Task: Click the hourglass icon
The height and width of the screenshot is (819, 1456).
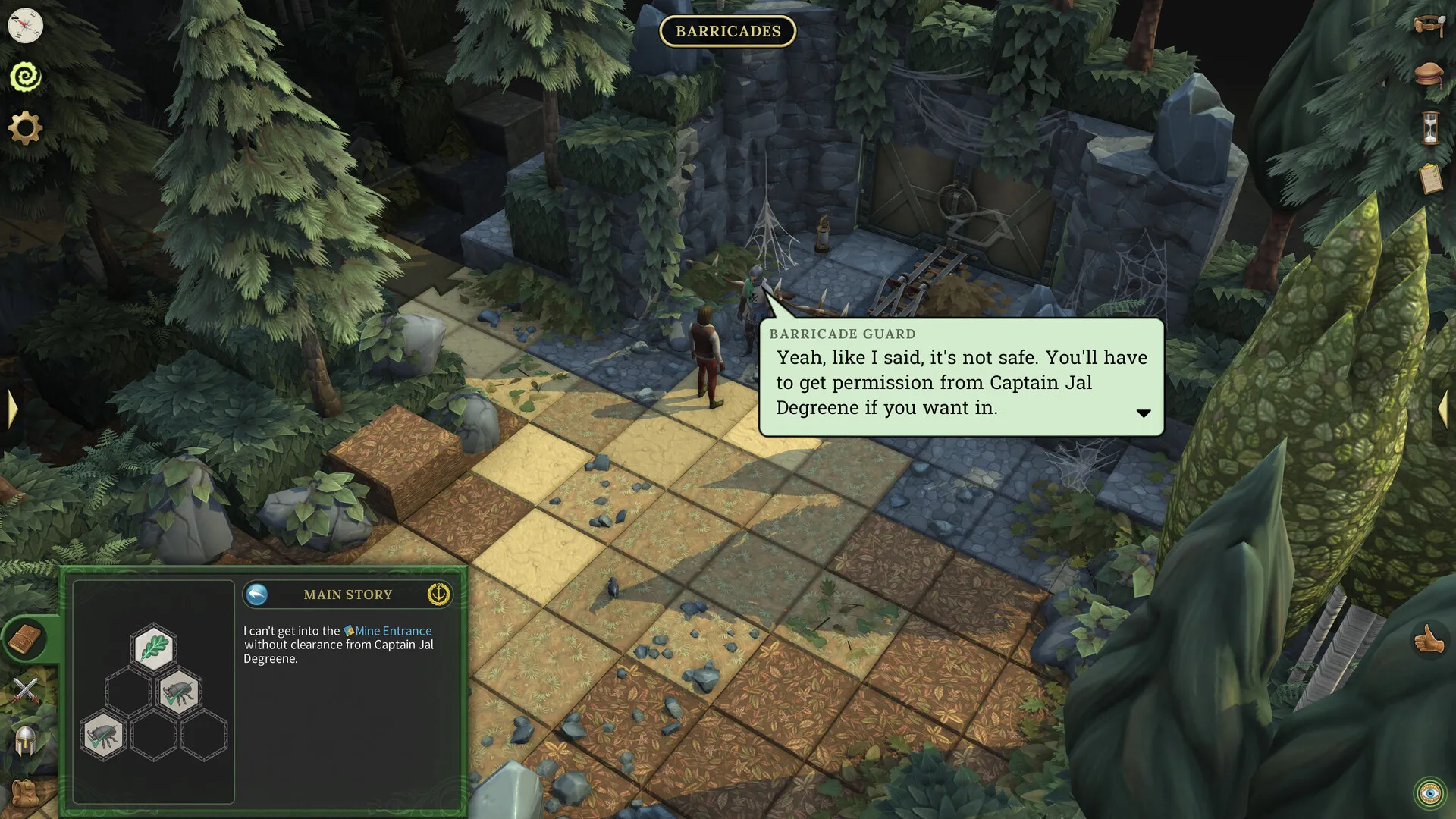Action: [x=1429, y=127]
